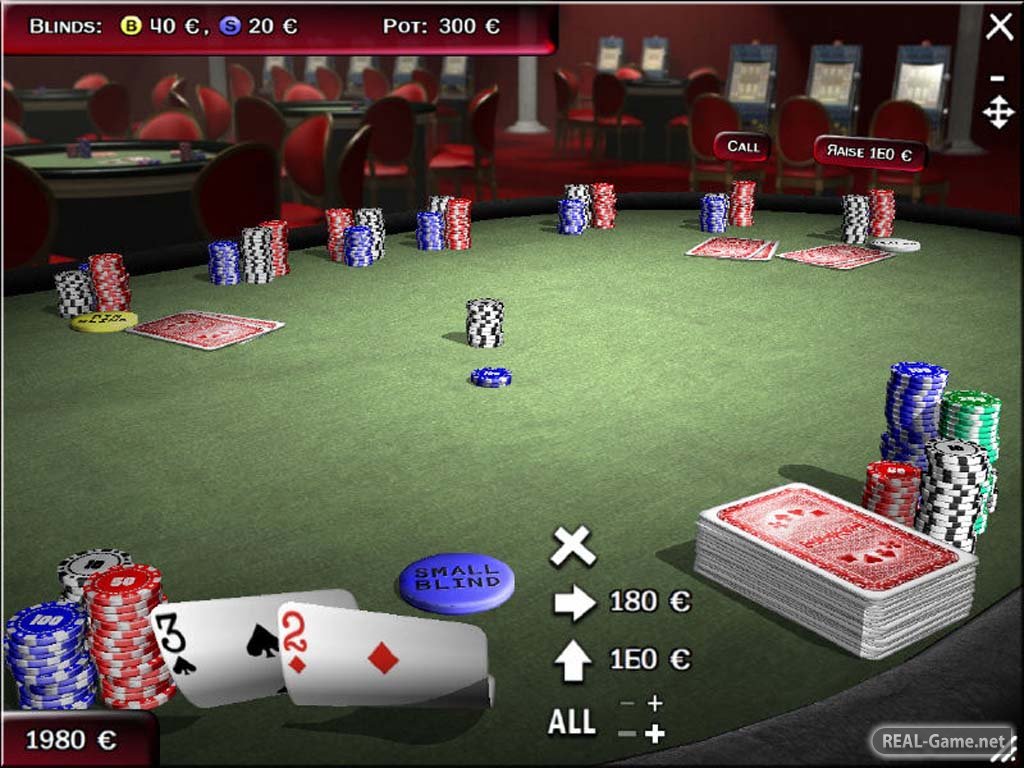Minimize the game window with the dash
1024x768 pixels.
click(997, 78)
